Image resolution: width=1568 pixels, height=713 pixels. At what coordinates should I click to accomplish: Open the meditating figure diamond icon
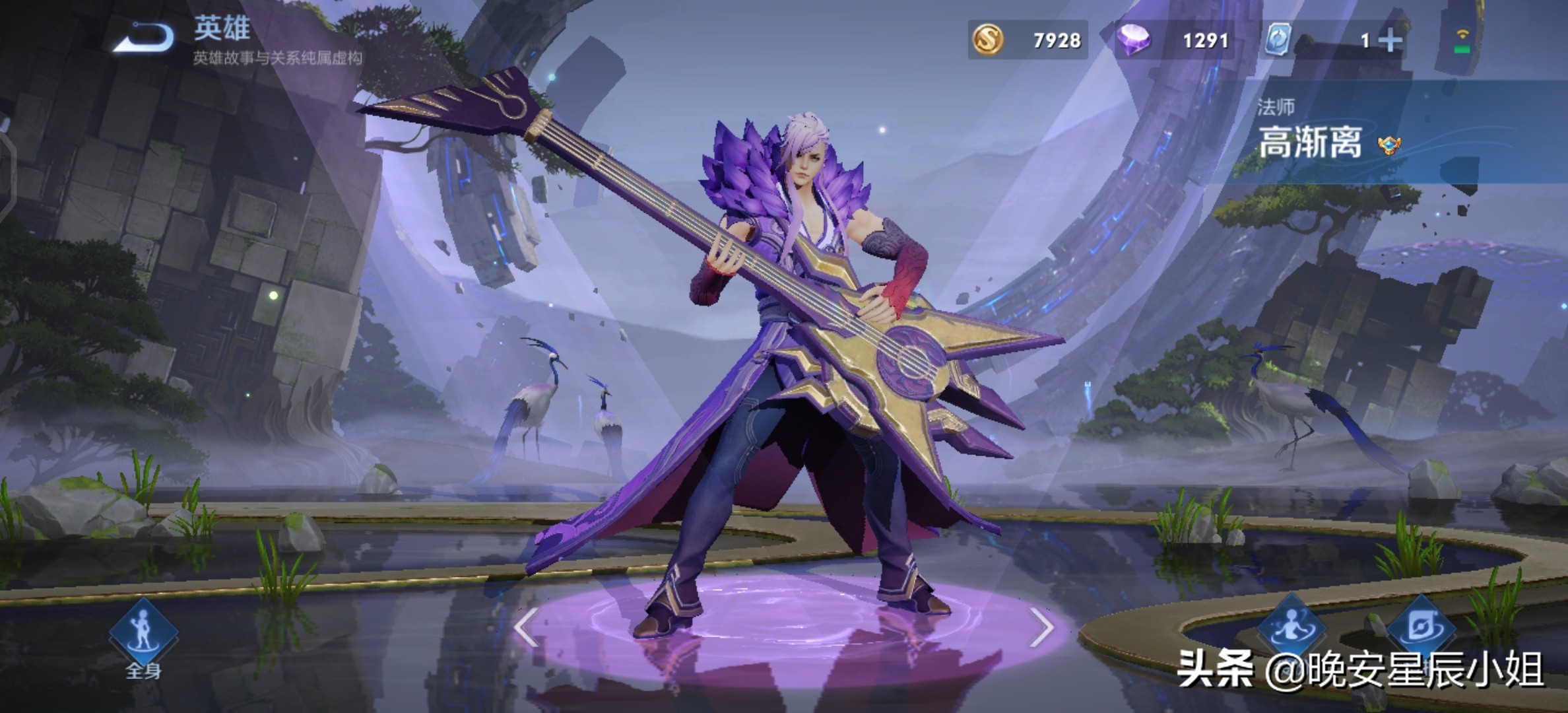pos(1290,628)
